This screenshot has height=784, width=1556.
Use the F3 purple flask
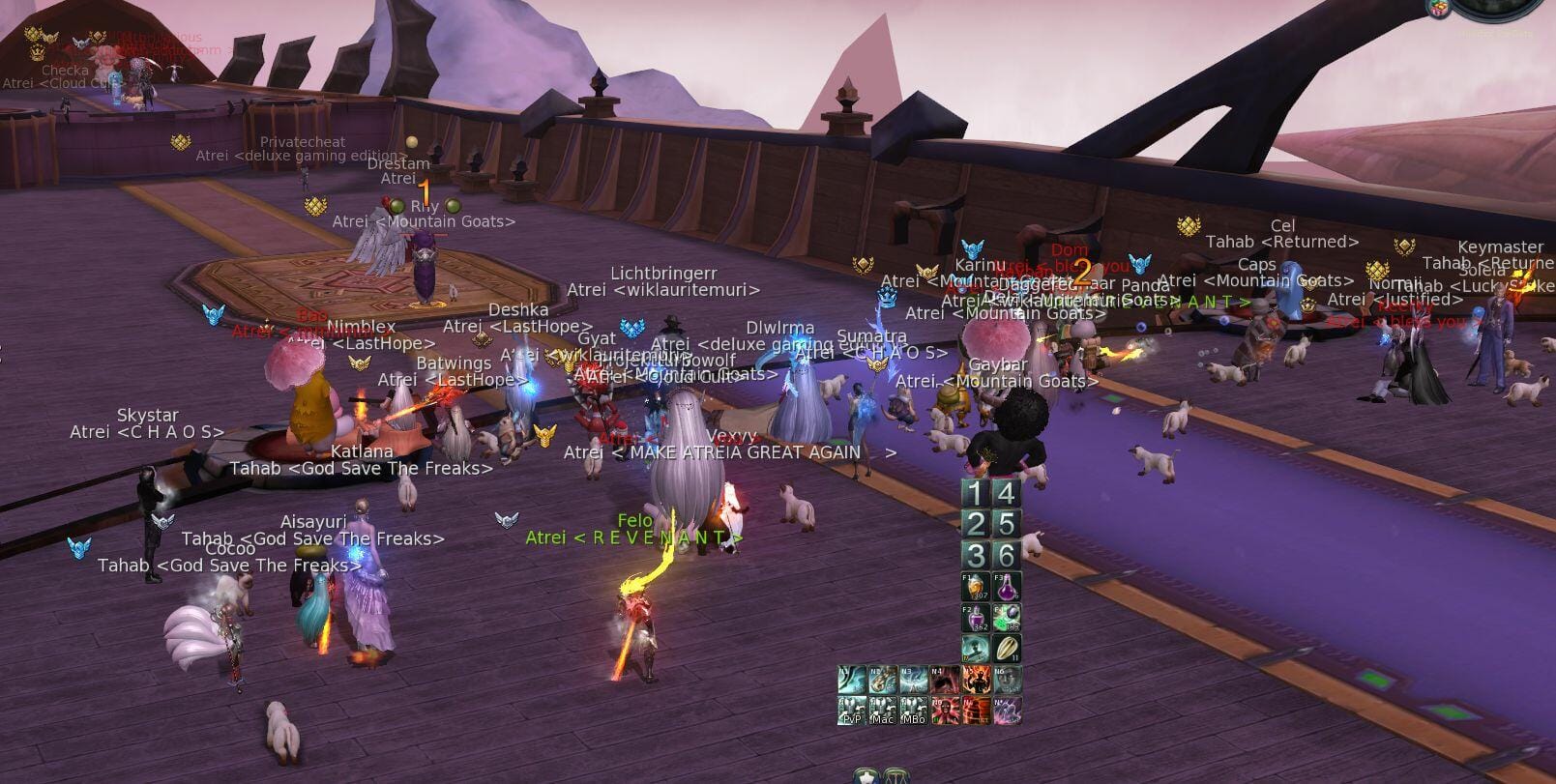click(x=1006, y=587)
